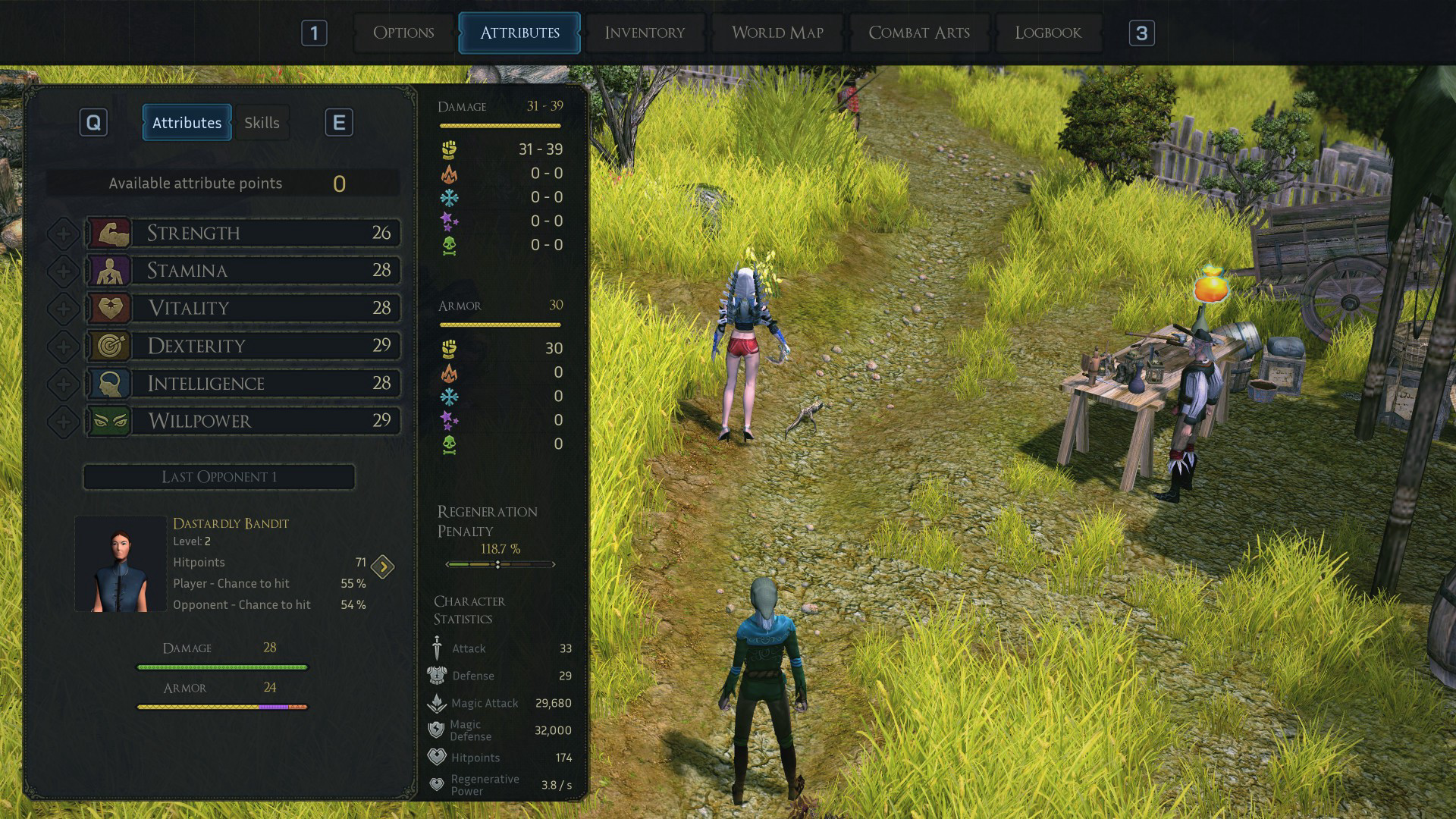The image size is (1456, 819).
Task: Select the Willpower attribute row
Action: coord(265,421)
